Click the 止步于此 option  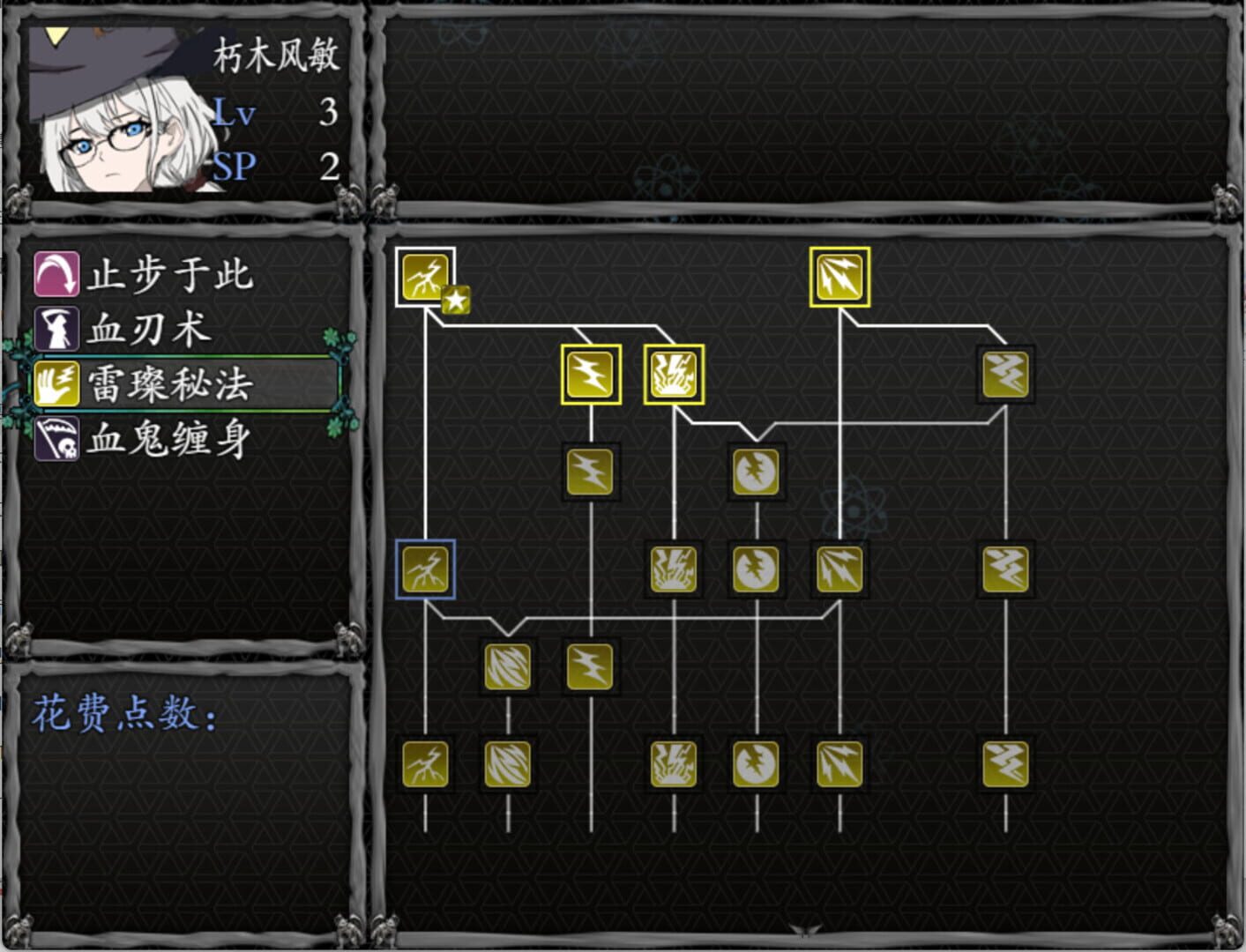[x=168, y=276]
